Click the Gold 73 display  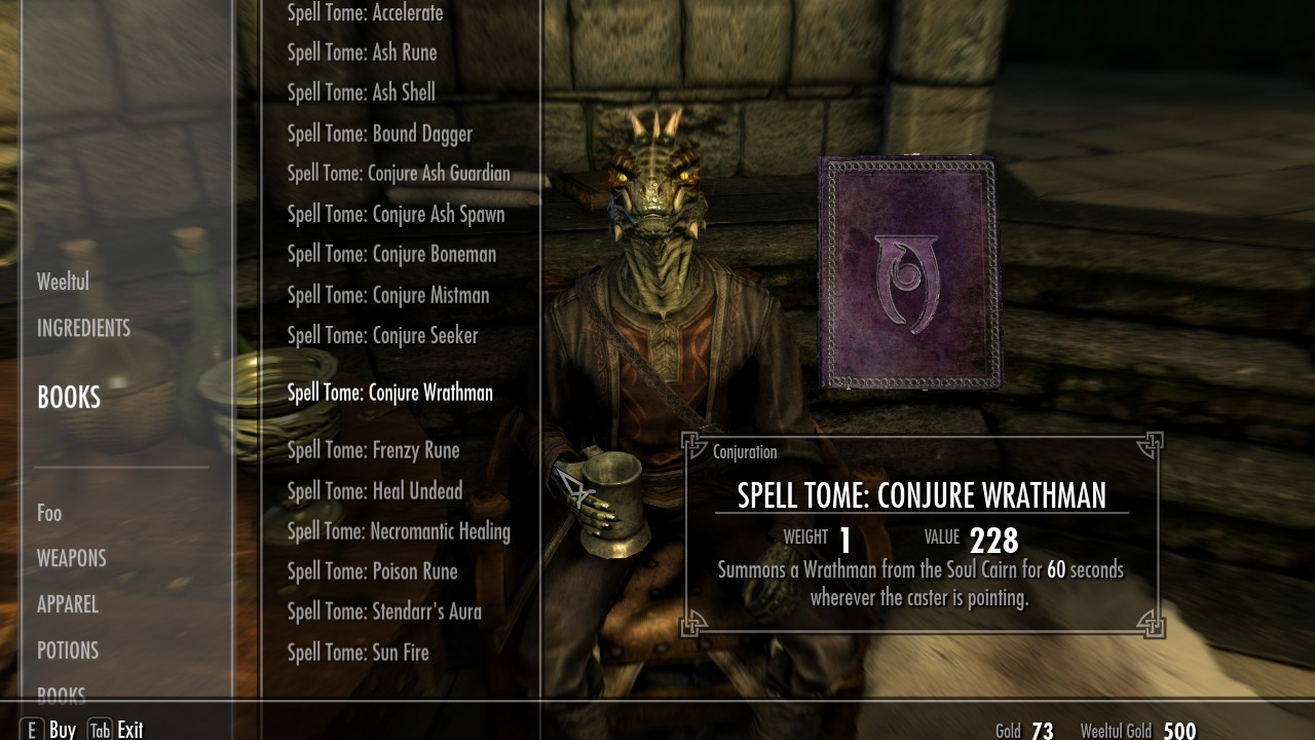tap(1026, 730)
